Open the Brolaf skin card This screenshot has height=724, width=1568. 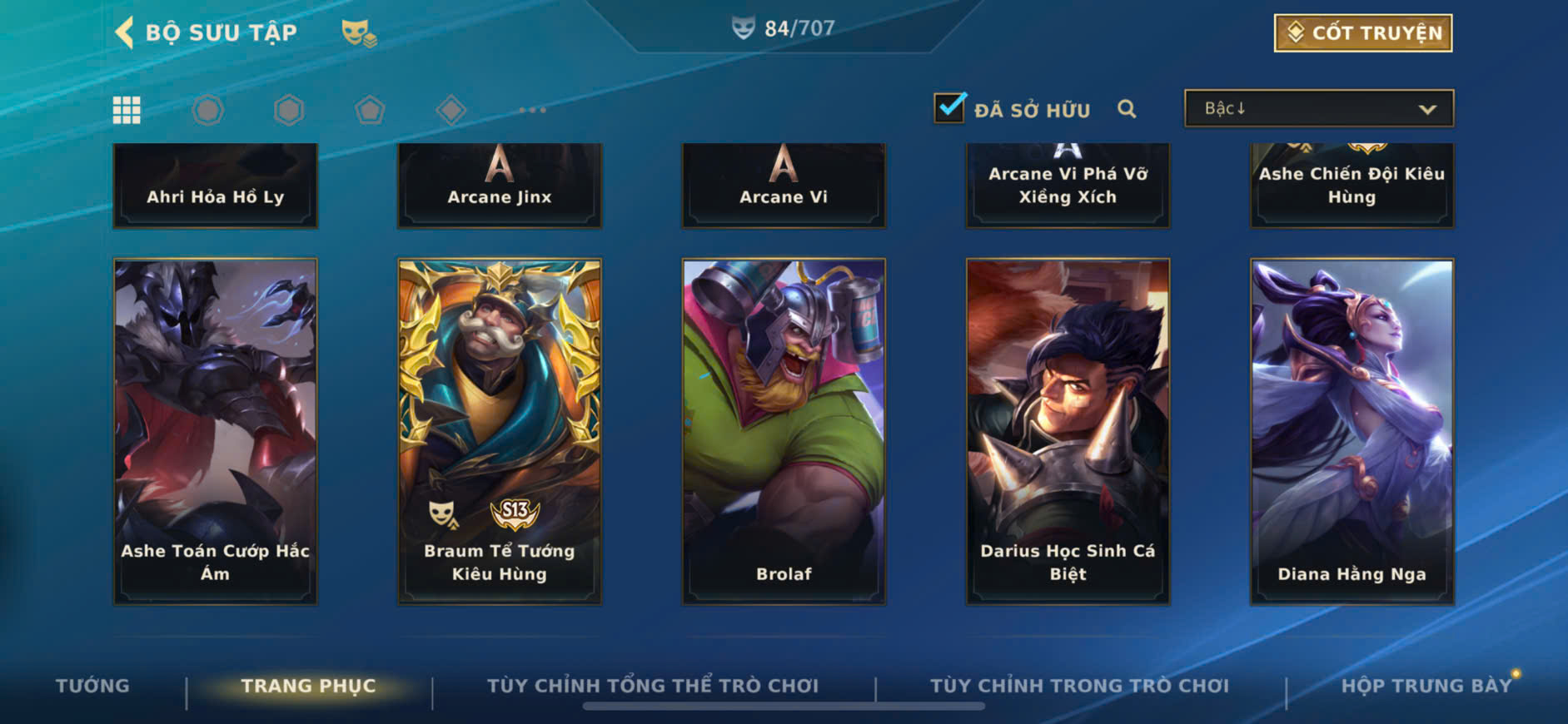tap(784, 431)
